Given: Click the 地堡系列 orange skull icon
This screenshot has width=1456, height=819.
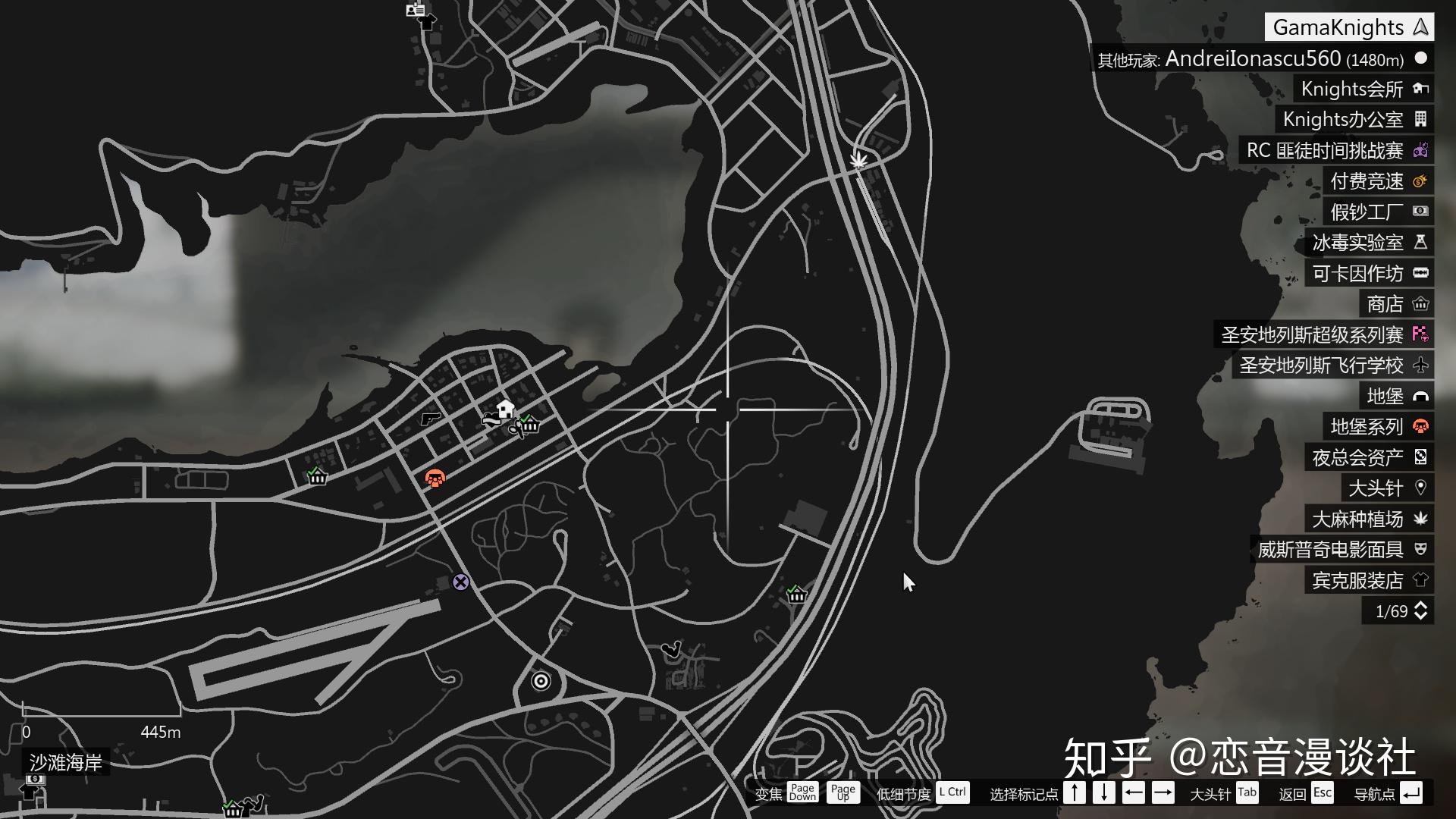Looking at the screenshot, I should click(1422, 427).
